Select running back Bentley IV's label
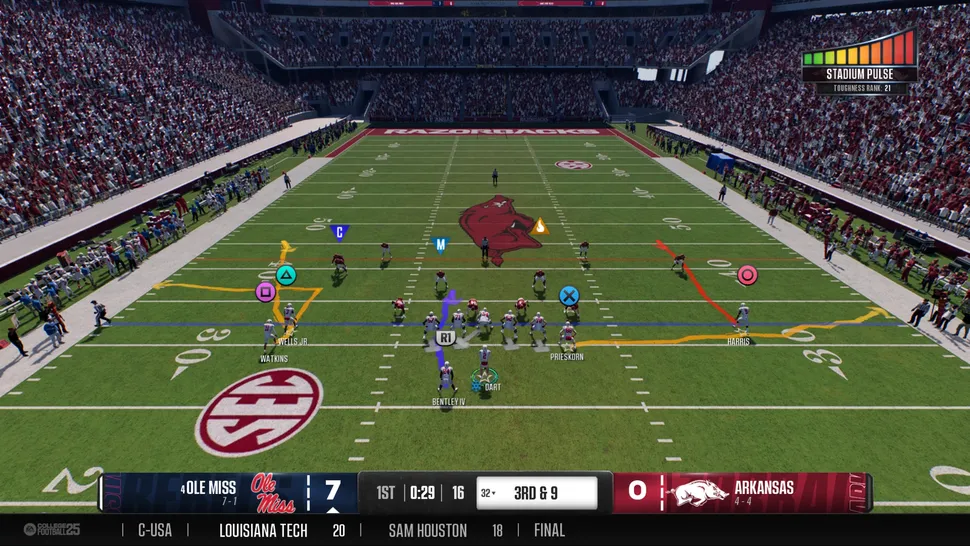 tap(449, 402)
